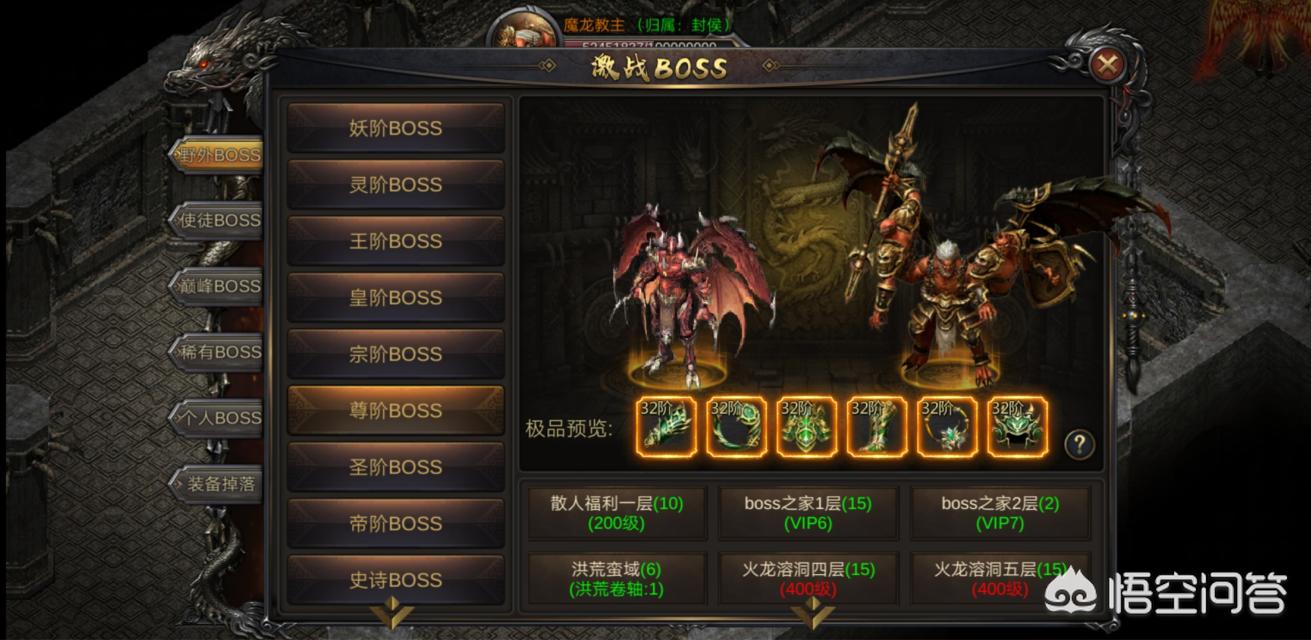Switch to the 使徒BOSS tab
Image resolution: width=1311 pixels, height=640 pixels.
[216, 220]
